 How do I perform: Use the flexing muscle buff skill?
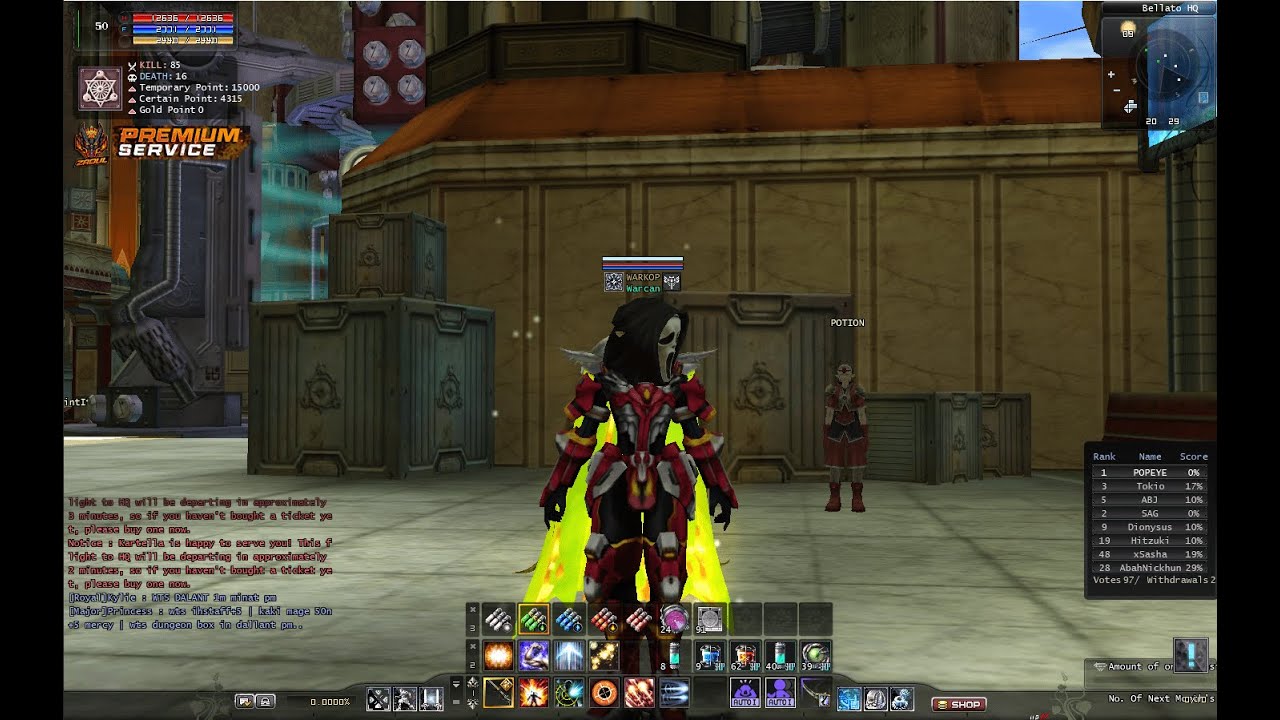coord(533,656)
